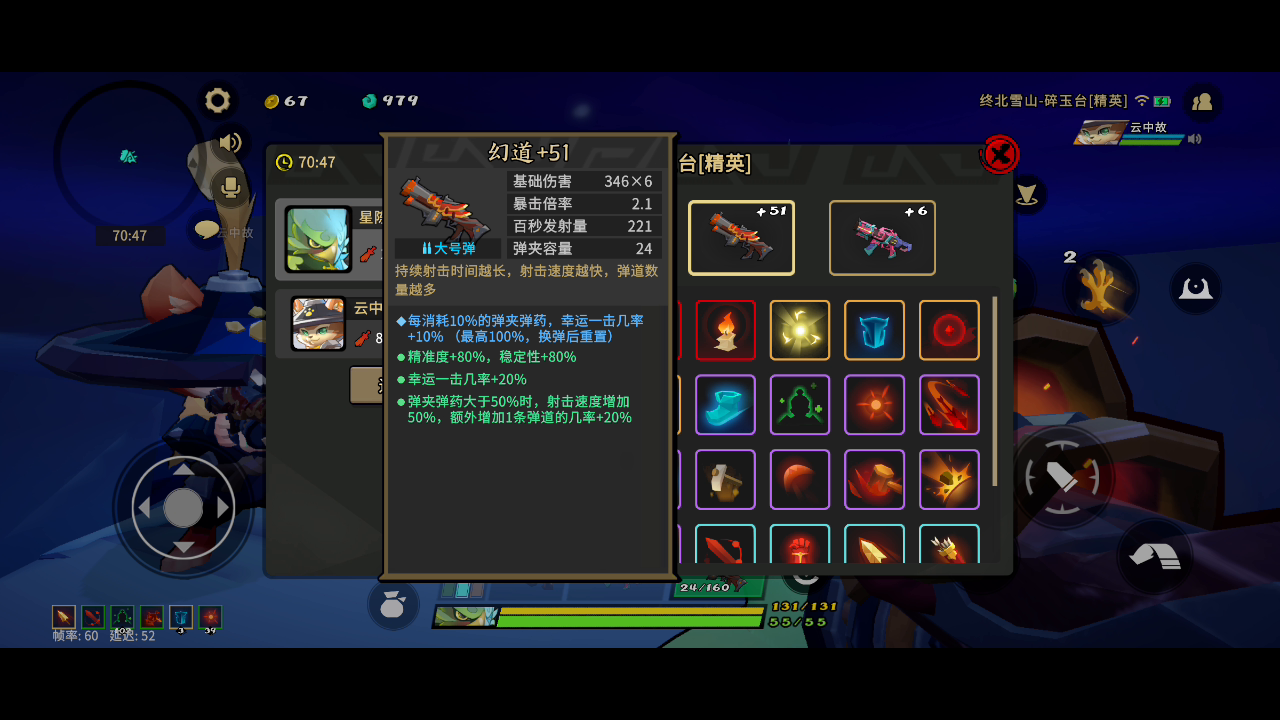Pick the golden crystal arrow skill
This screenshot has height=720, width=1280.
point(874,545)
